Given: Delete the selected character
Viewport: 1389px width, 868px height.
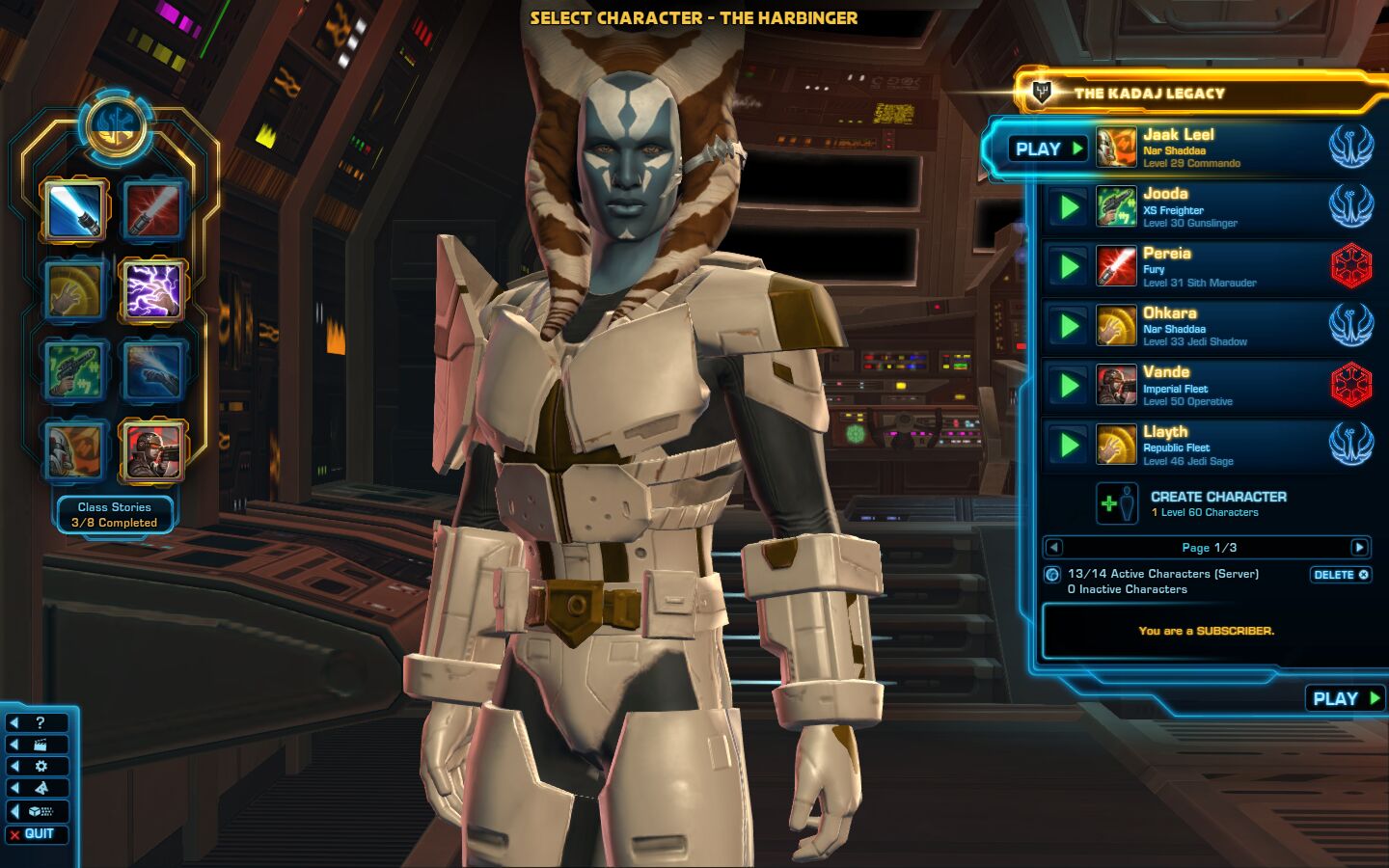Looking at the screenshot, I should click(1340, 575).
